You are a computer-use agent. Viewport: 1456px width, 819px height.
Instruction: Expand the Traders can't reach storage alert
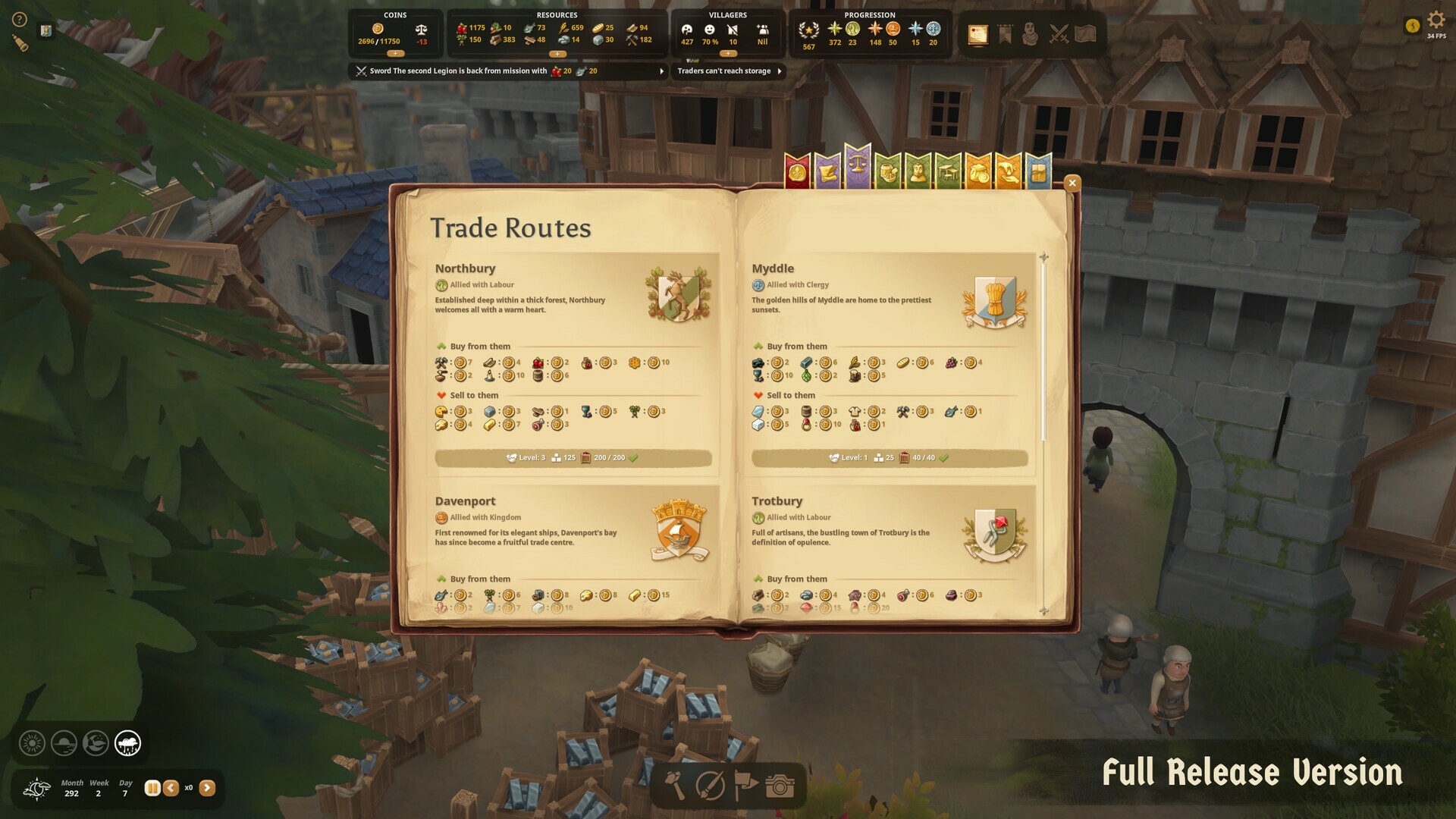click(780, 71)
